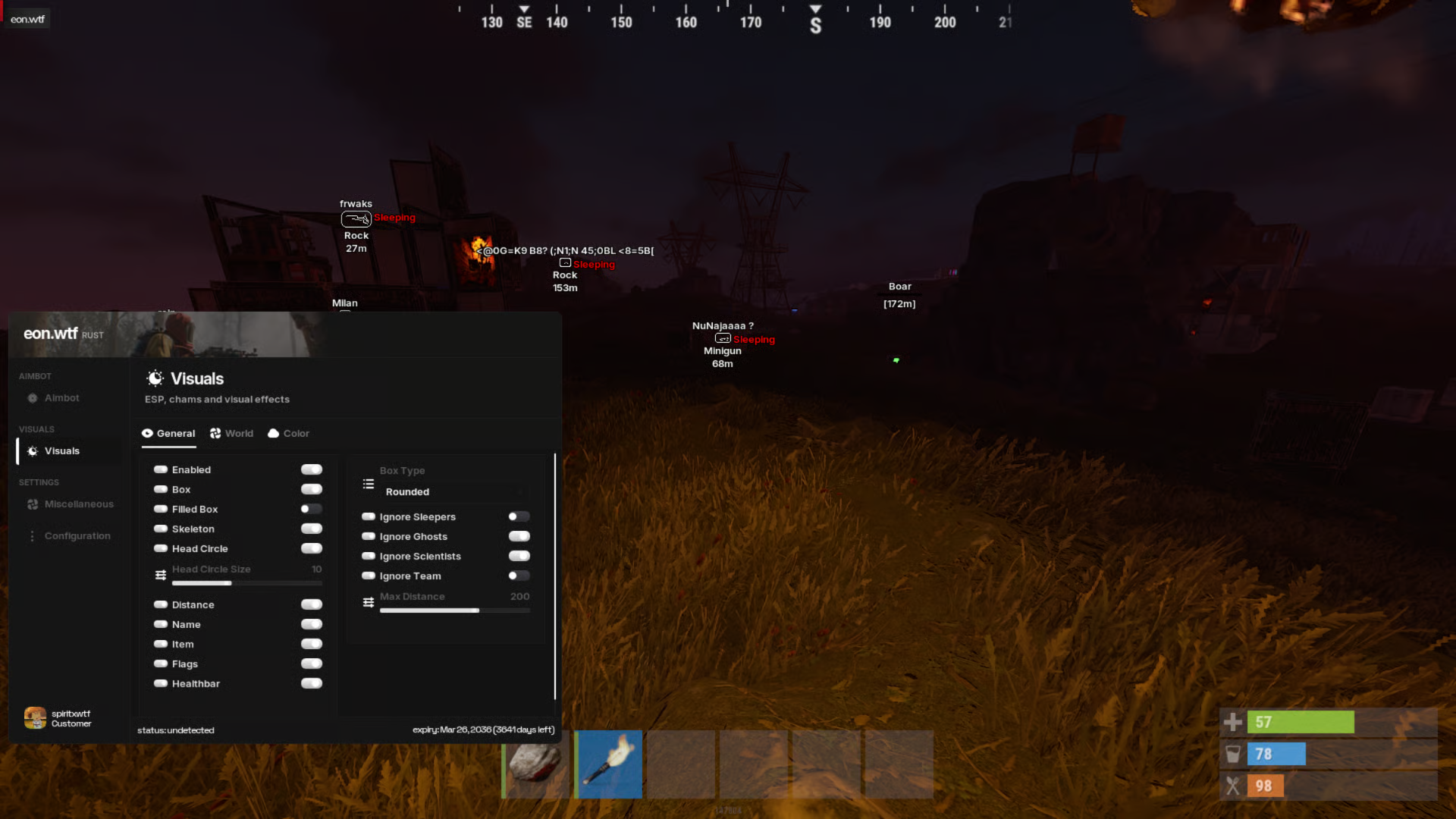Click the Max Distance sliders icon
Viewport: 1456px width, 819px height.
pos(369,602)
